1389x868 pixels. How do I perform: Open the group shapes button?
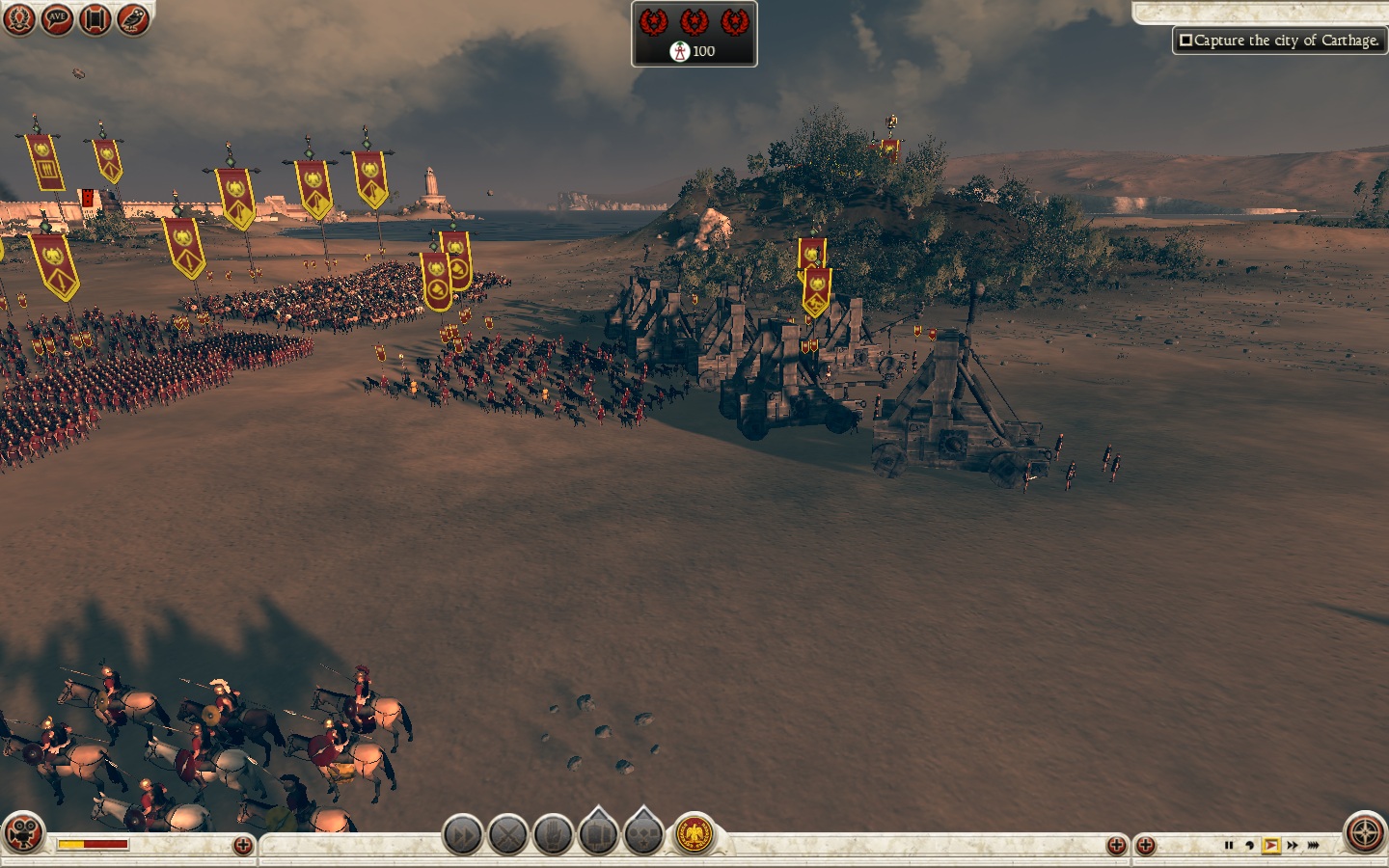[x=643, y=834]
